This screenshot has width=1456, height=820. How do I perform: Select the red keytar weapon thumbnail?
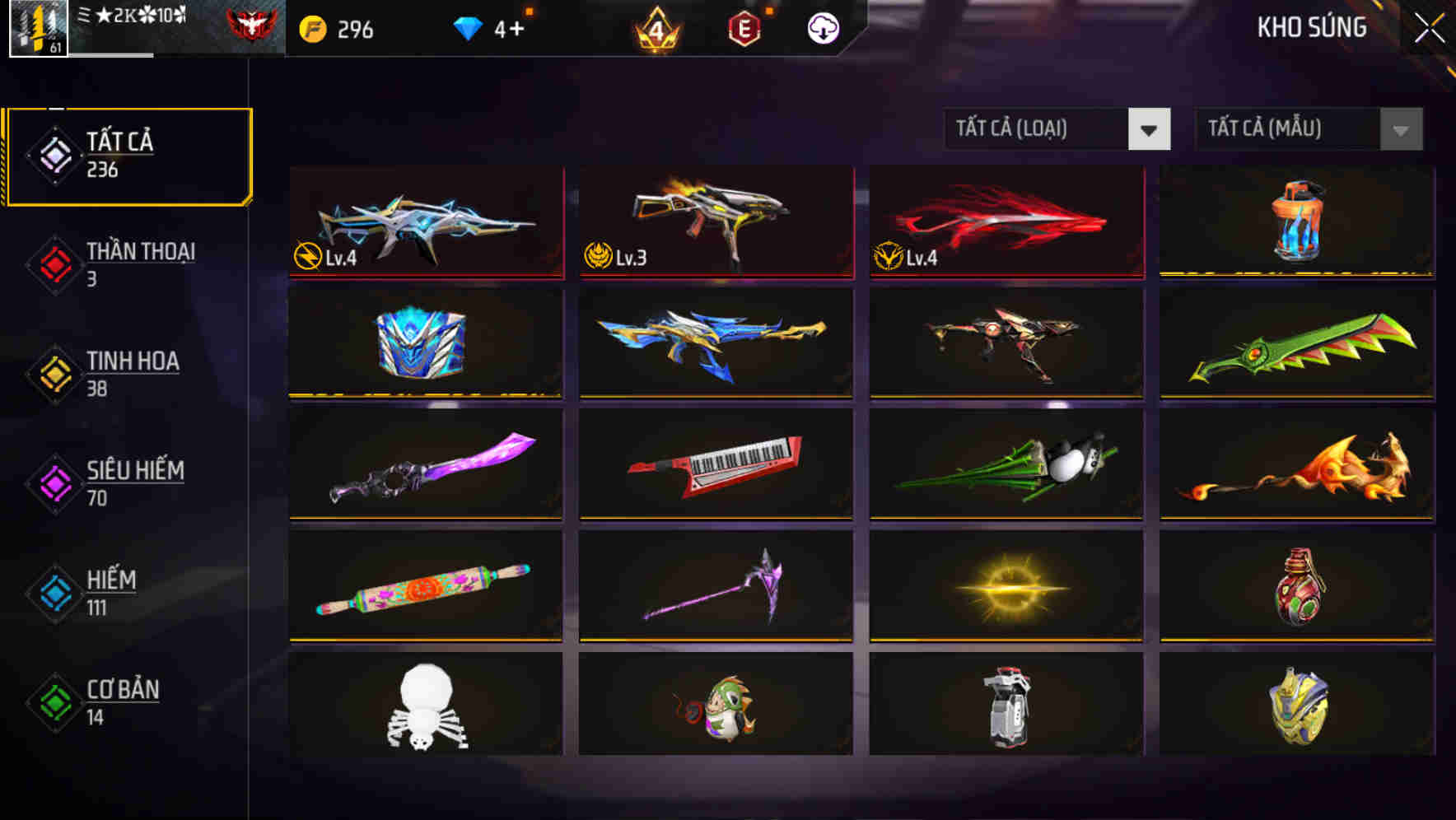715,466
